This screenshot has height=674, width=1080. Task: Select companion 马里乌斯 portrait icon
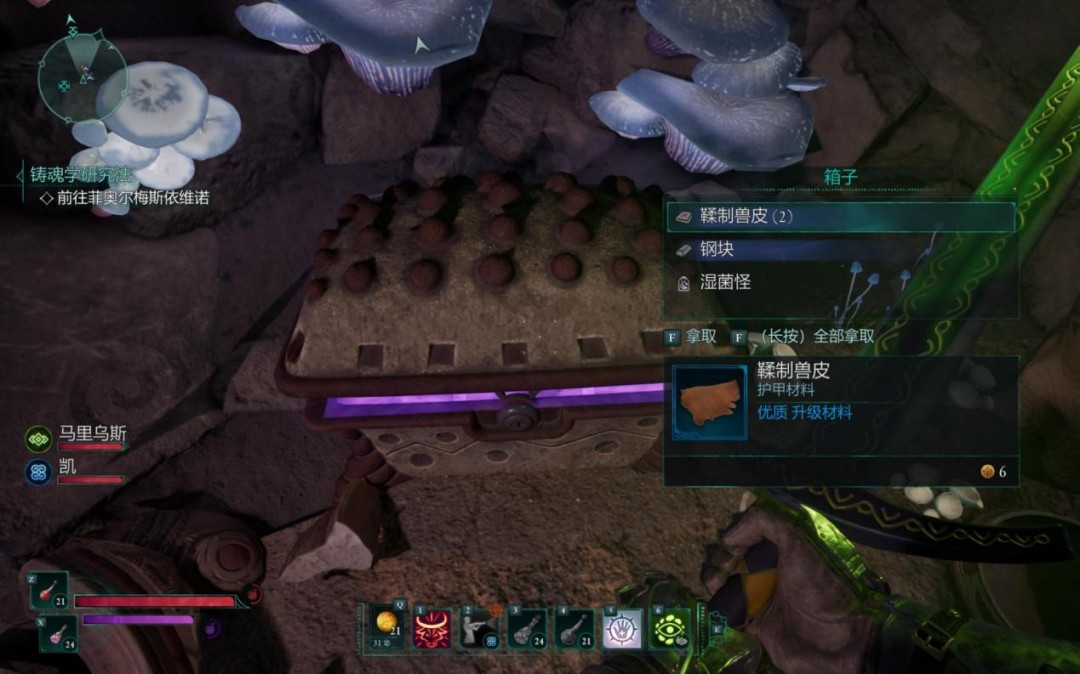click(x=39, y=438)
